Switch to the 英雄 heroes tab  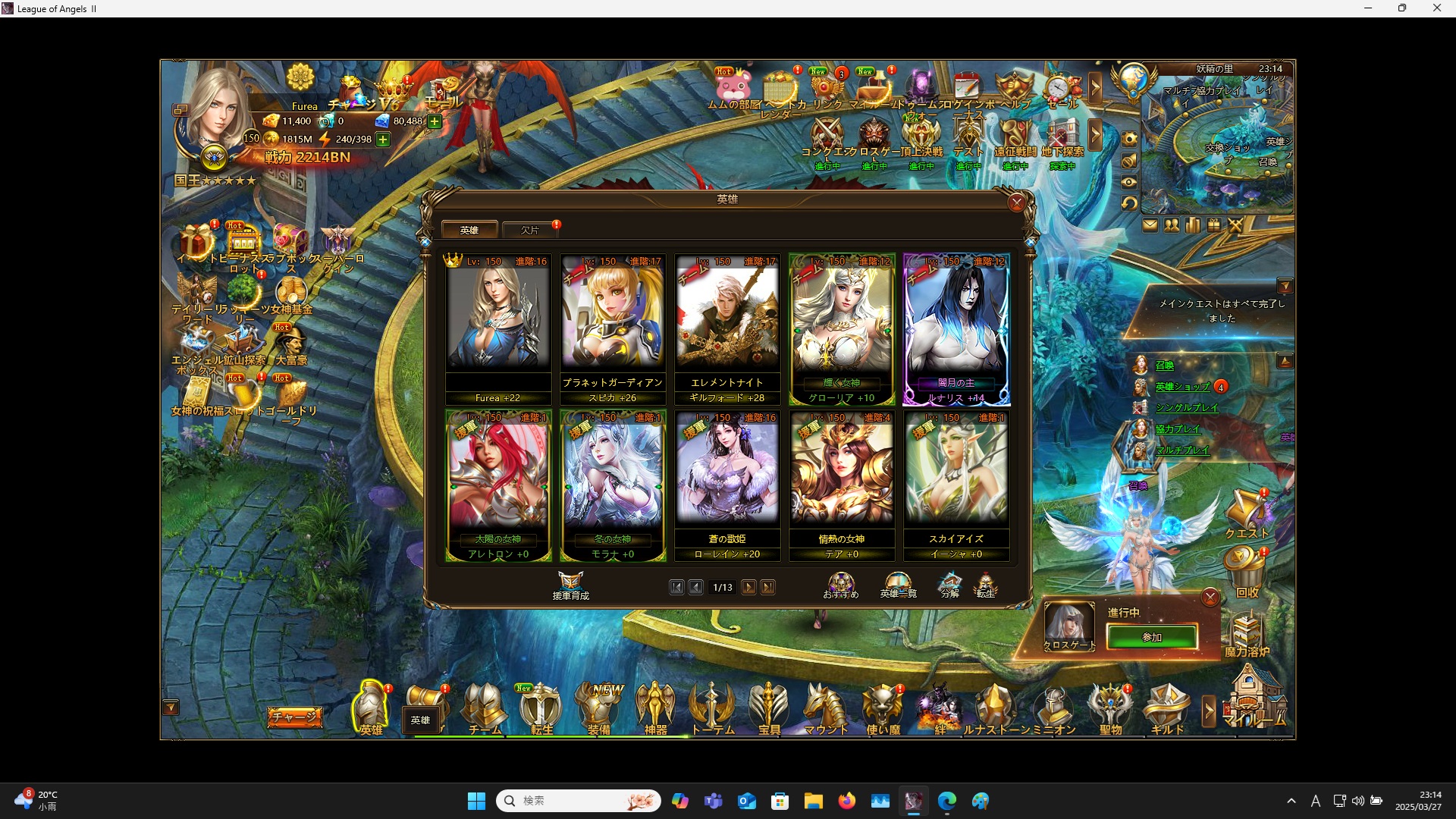pos(470,229)
